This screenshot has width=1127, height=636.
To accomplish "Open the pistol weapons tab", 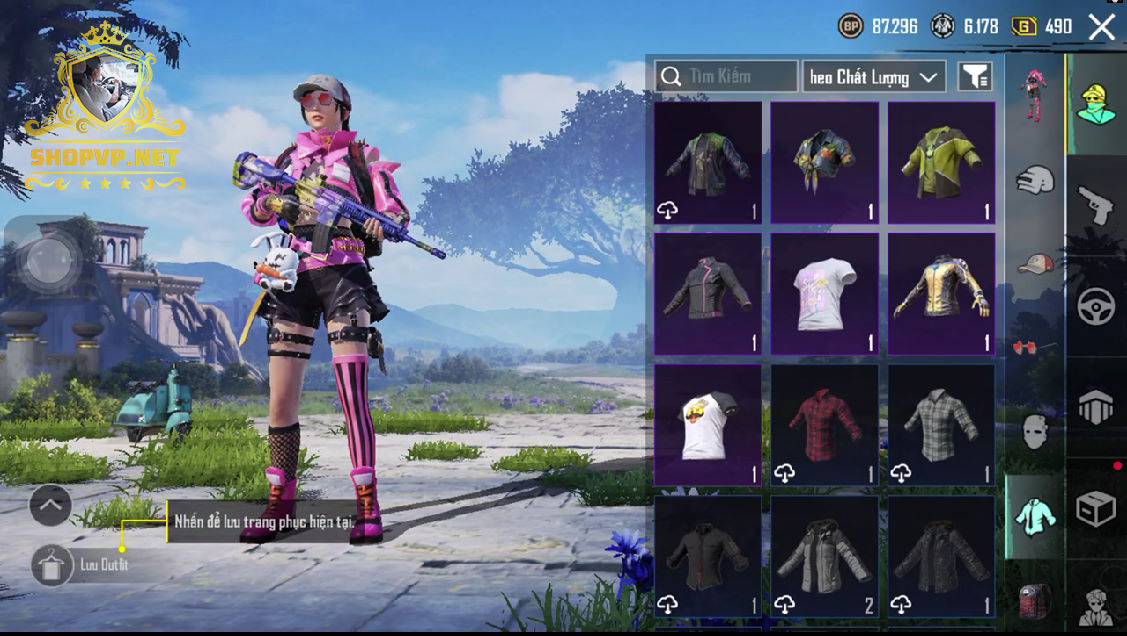I will click(x=1096, y=205).
